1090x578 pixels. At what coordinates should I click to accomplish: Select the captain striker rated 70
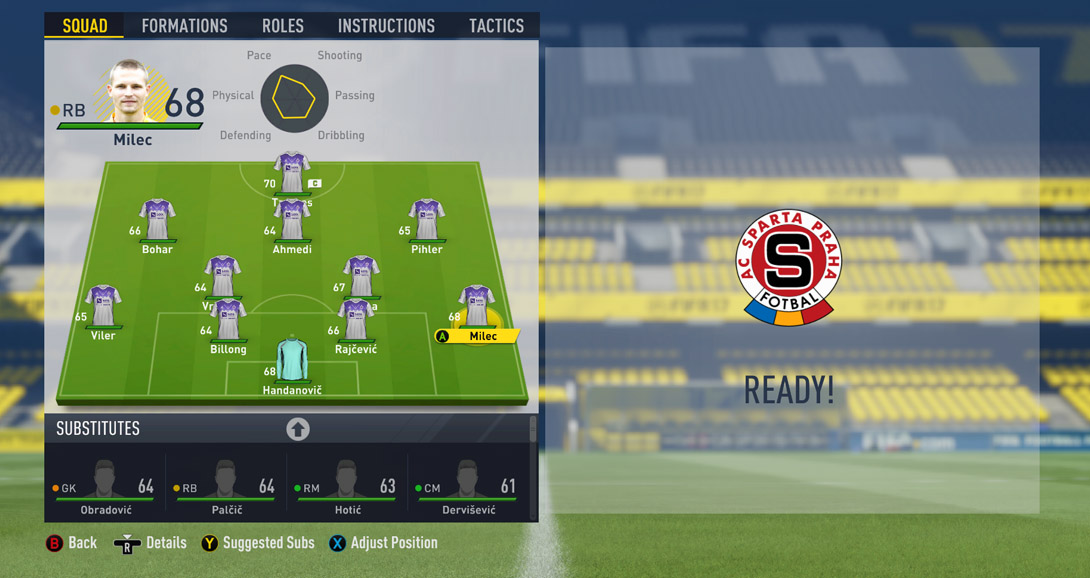click(x=291, y=174)
